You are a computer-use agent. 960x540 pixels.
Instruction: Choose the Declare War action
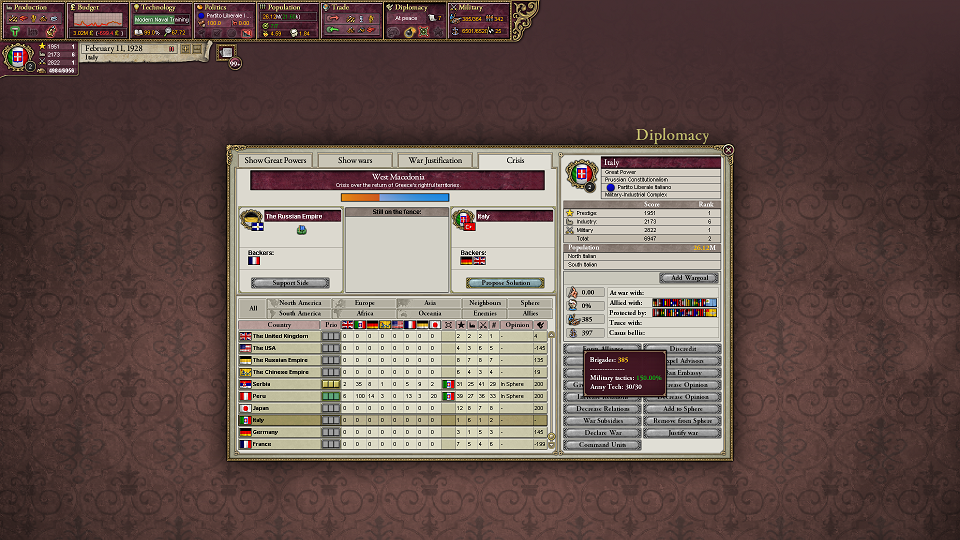[602, 433]
